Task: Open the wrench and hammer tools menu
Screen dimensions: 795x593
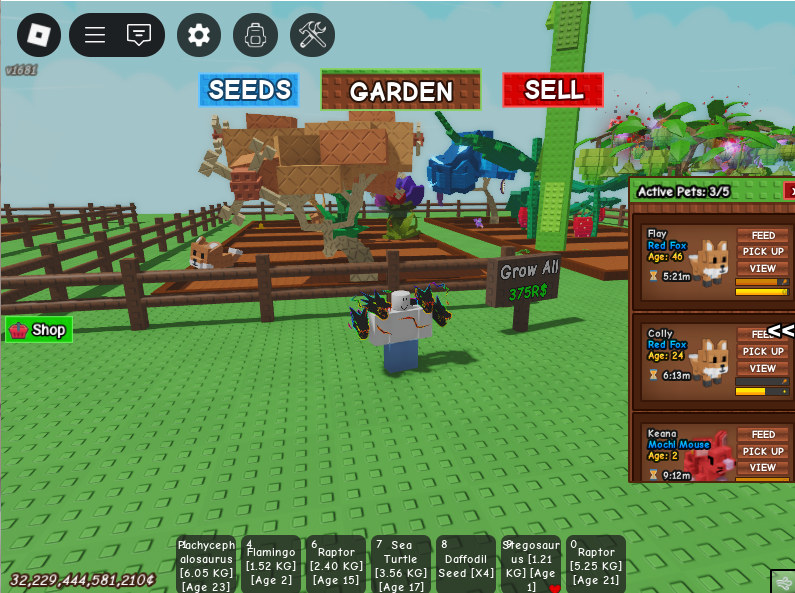Action: [x=312, y=35]
